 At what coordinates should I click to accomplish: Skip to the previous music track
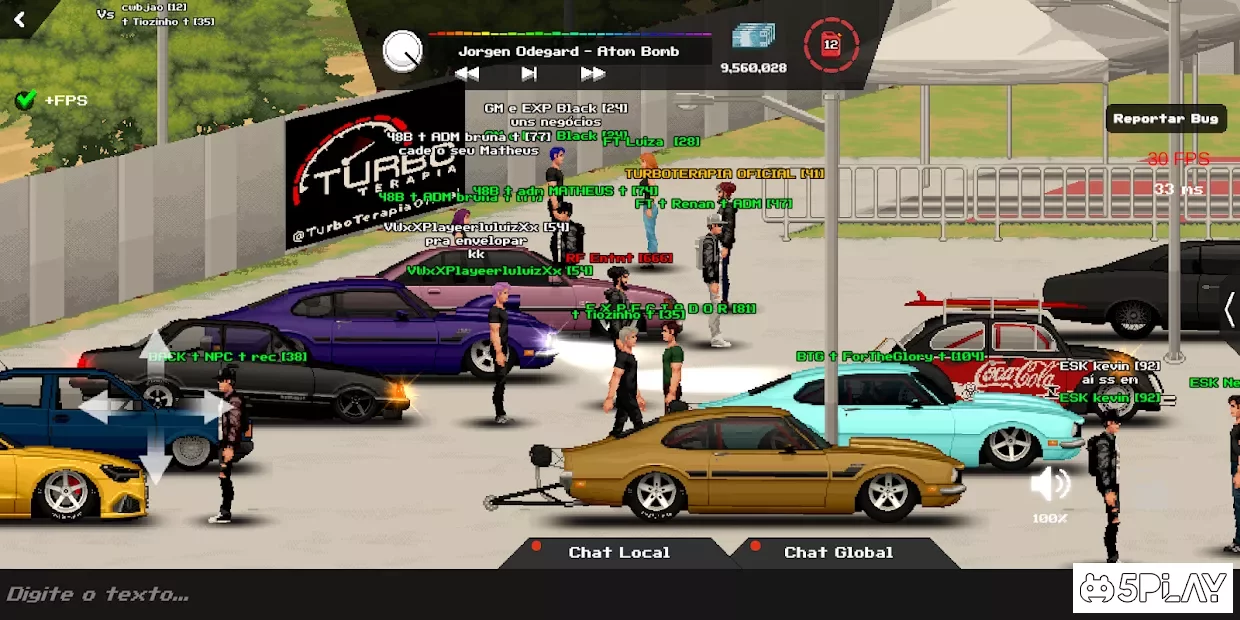pyautogui.click(x=467, y=74)
